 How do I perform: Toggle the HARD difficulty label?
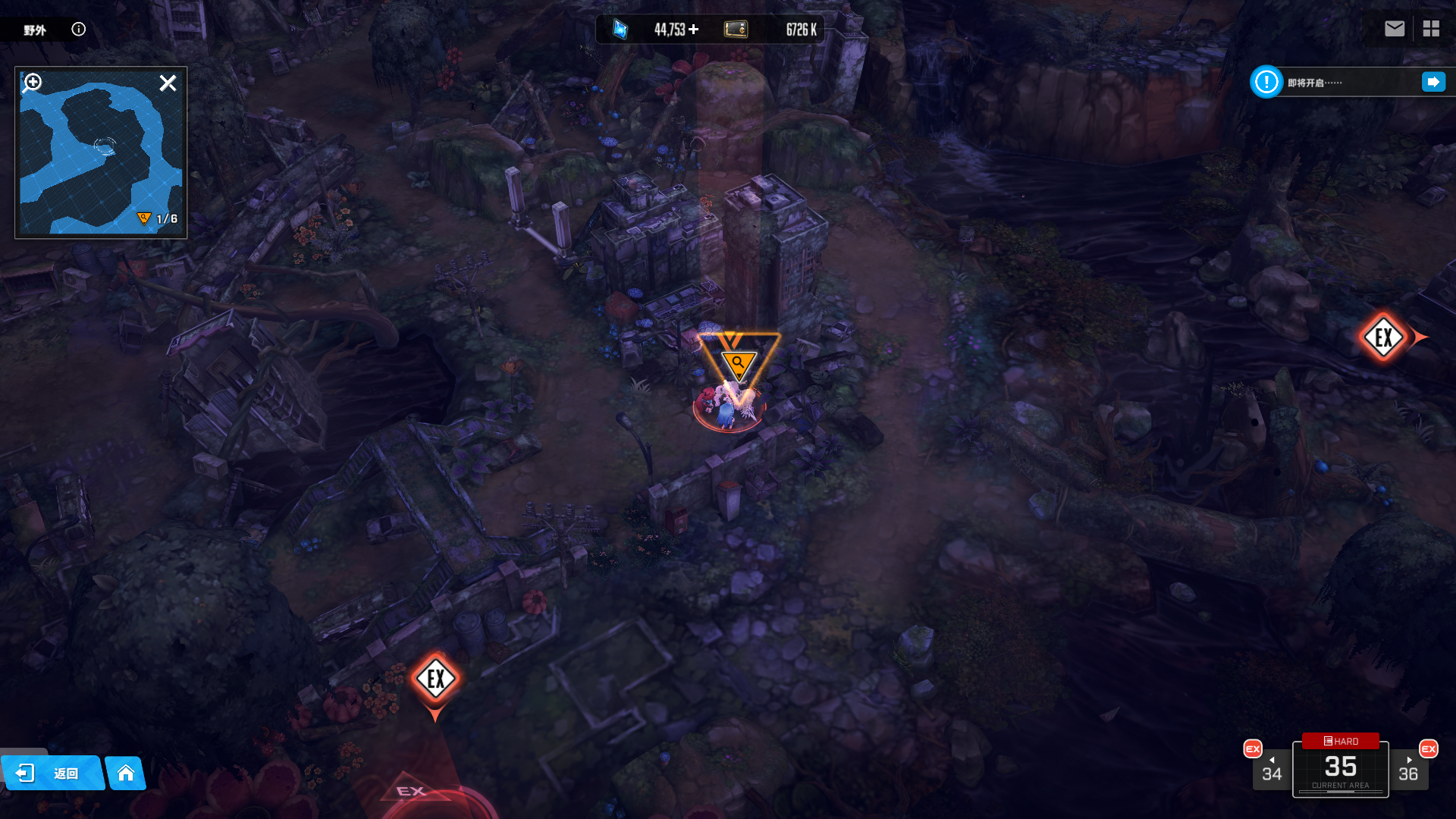(1341, 741)
